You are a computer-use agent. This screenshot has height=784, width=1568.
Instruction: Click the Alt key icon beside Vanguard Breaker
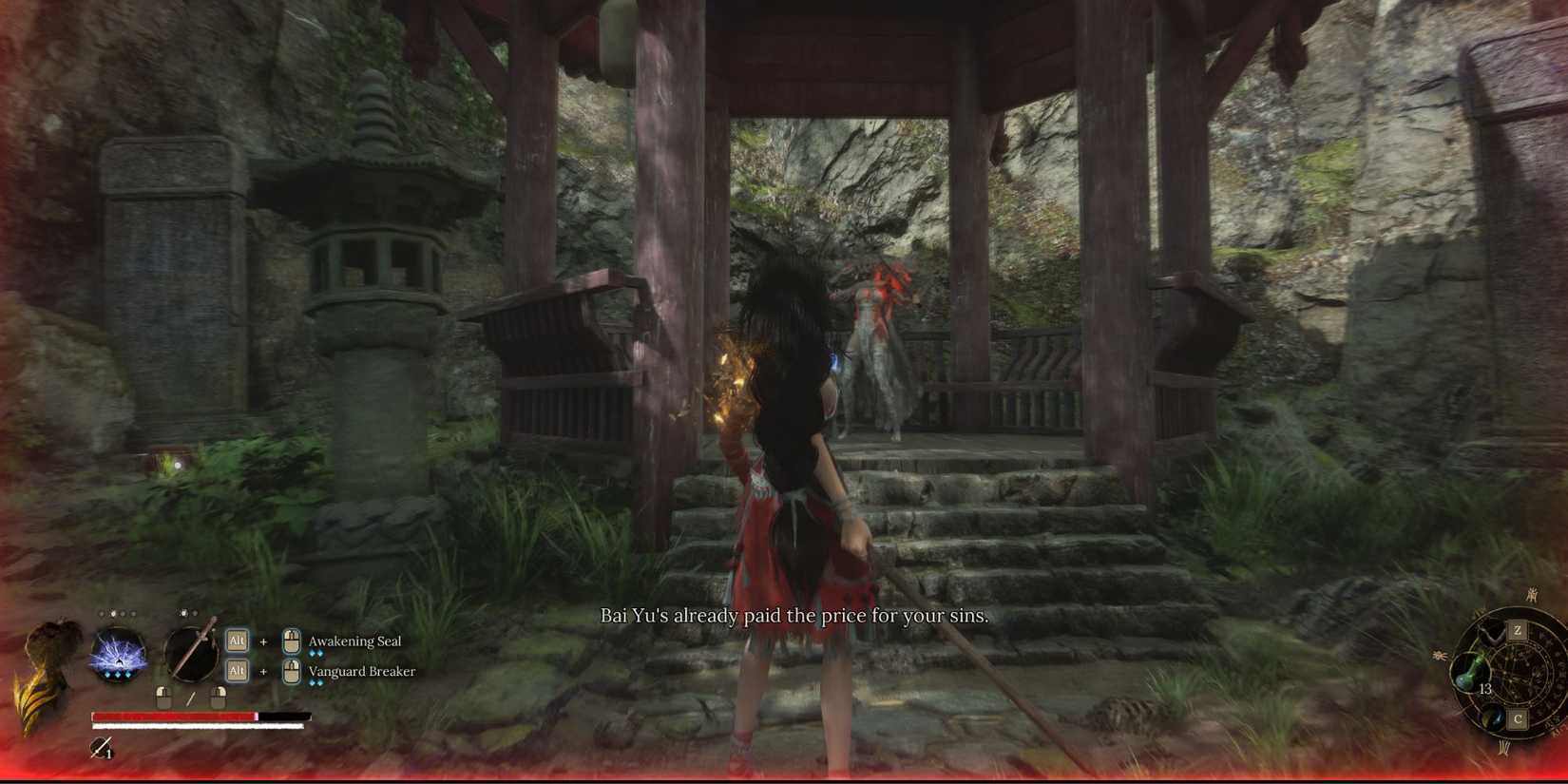tap(235, 671)
